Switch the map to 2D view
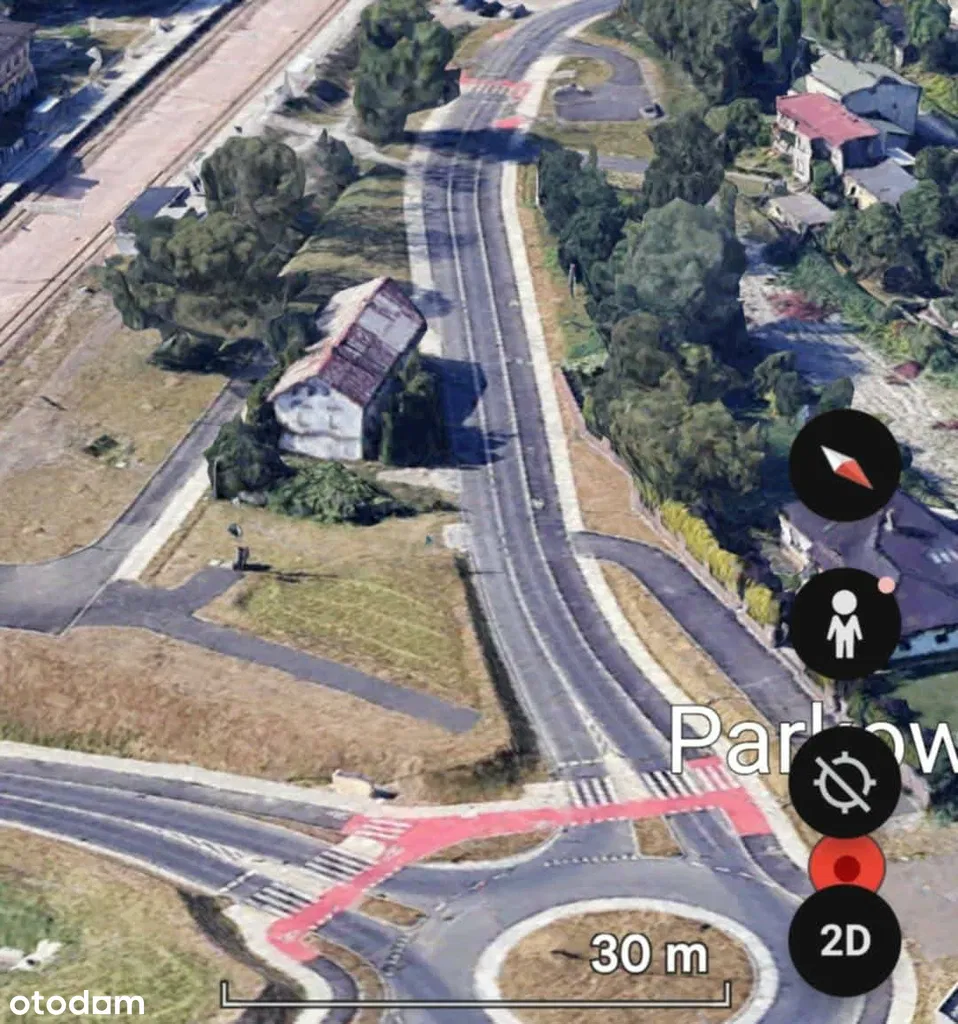The width and height of the screenshot is (958, 1024). pos(844,940)
